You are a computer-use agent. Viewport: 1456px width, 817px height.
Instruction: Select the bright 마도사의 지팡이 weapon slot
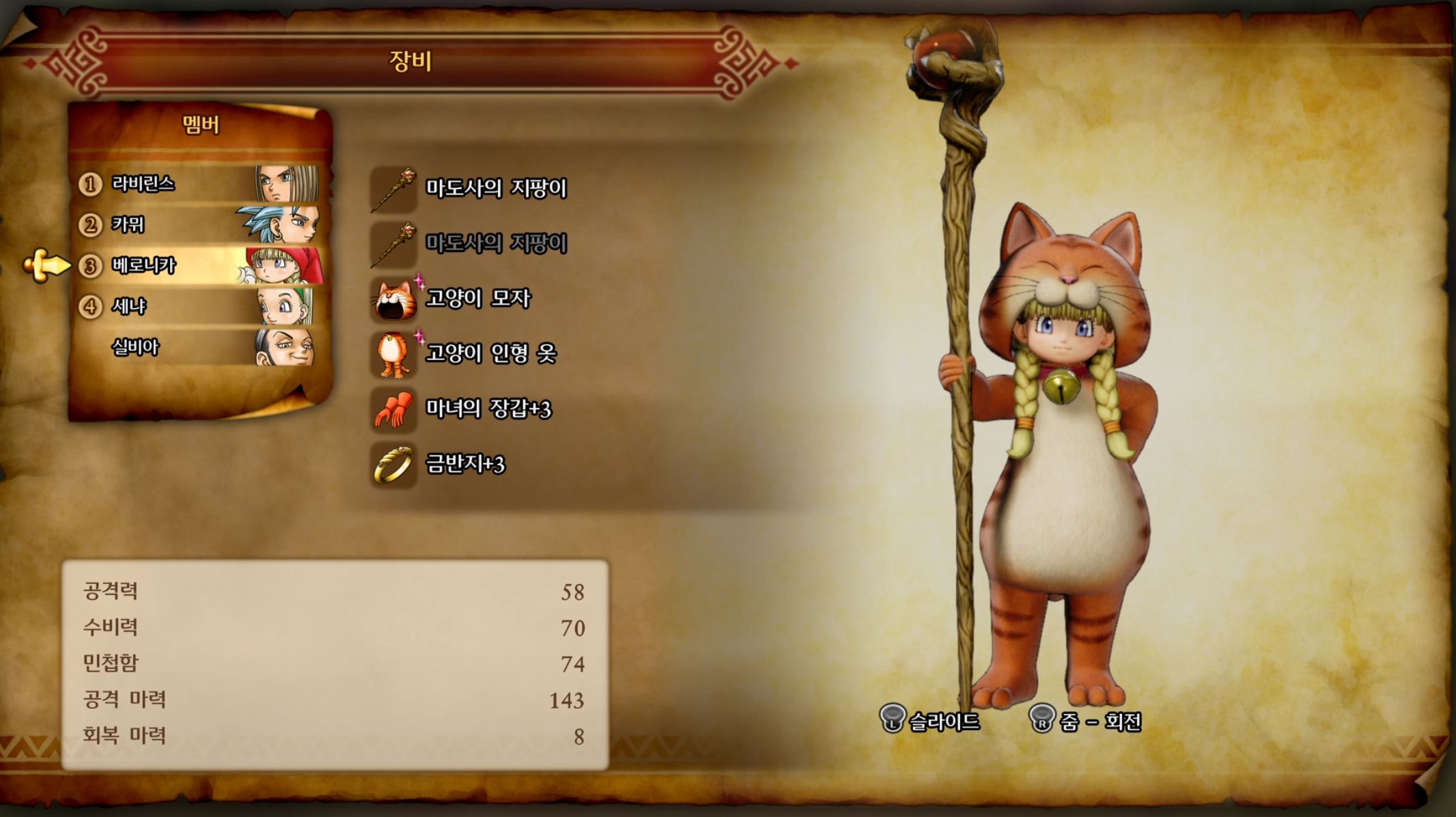coord(495,188)
